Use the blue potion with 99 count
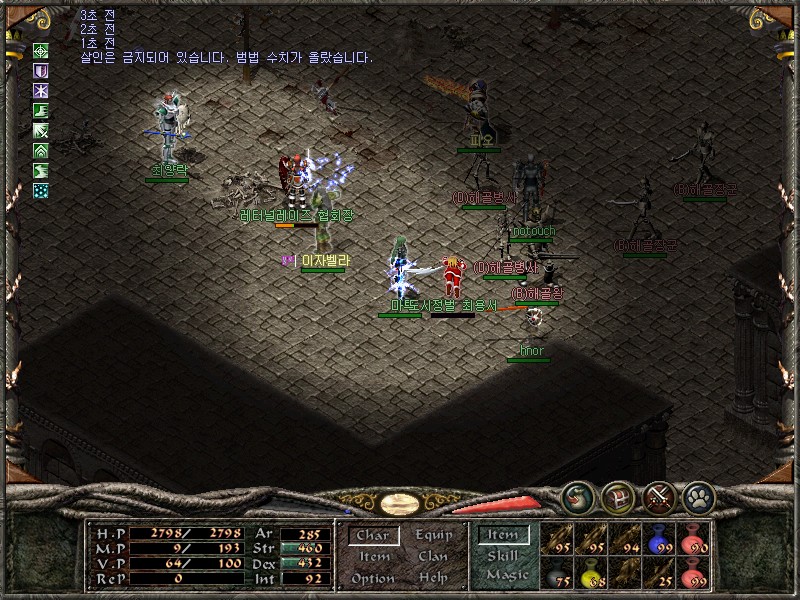Screen dimensions: 800x600 pos(659,538)
